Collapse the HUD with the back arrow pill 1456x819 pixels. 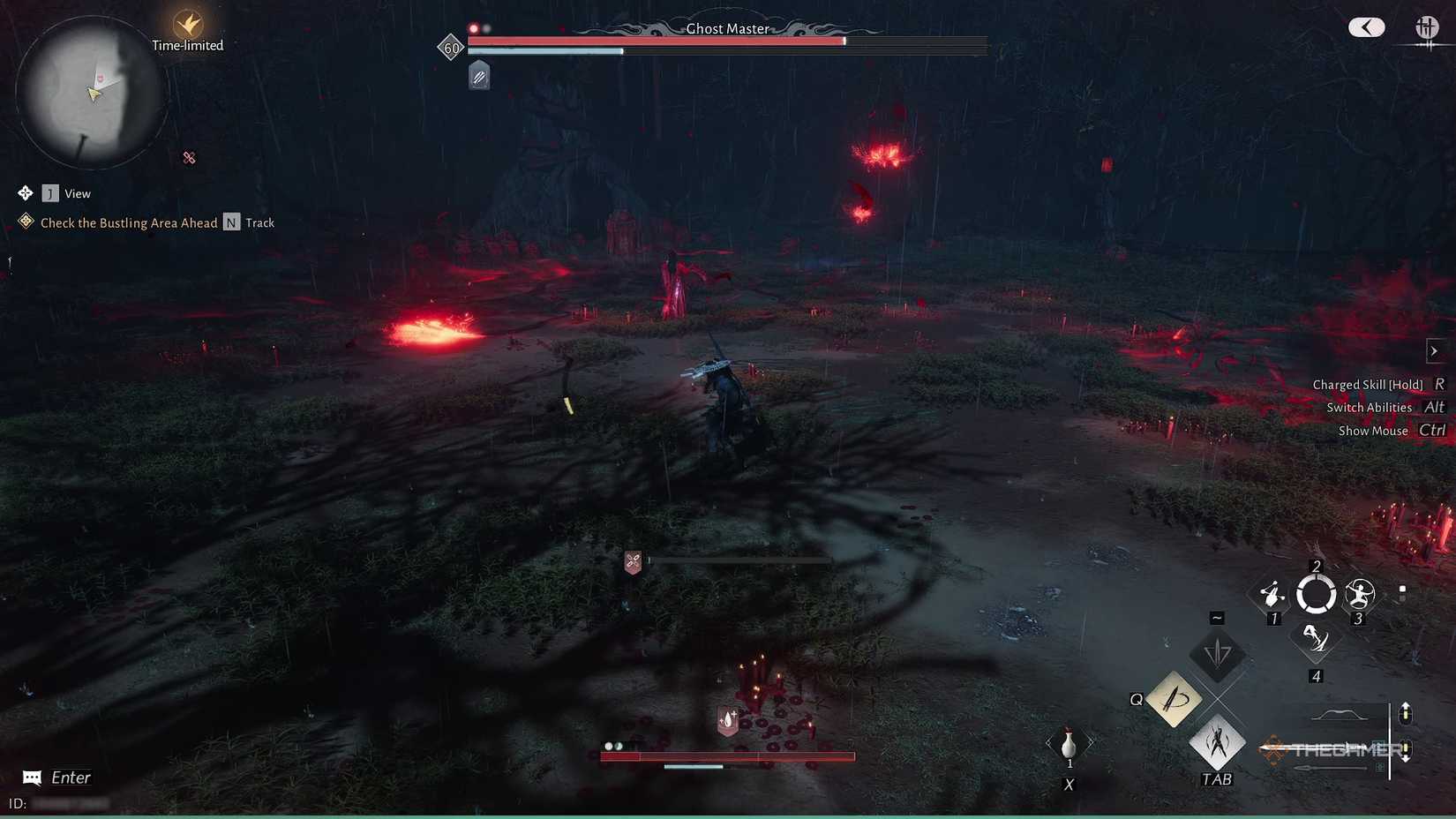pyautogui.click(x=1366, y=27)
